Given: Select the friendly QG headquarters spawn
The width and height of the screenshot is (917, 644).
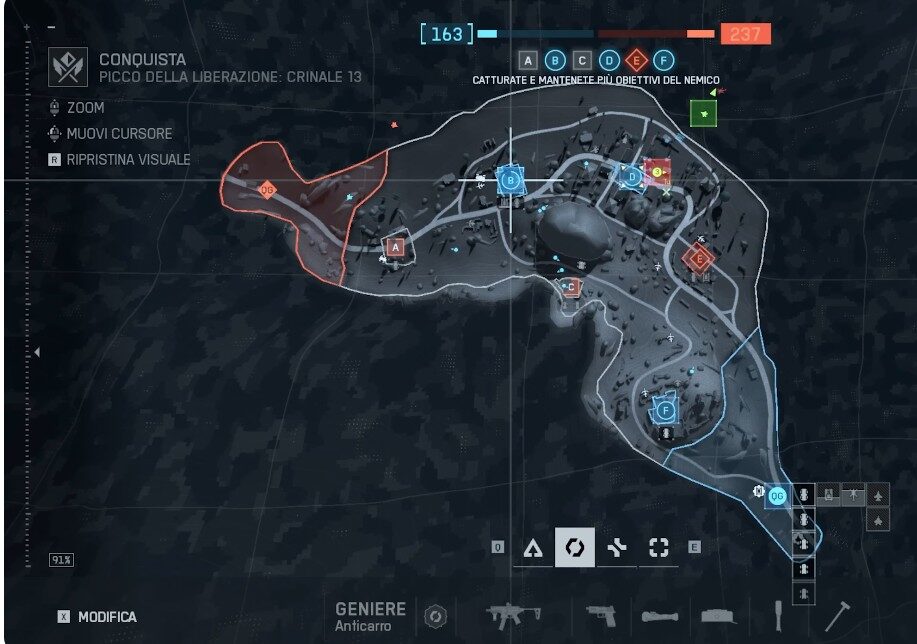Looking at the screenshot, I should coord(778,496).
